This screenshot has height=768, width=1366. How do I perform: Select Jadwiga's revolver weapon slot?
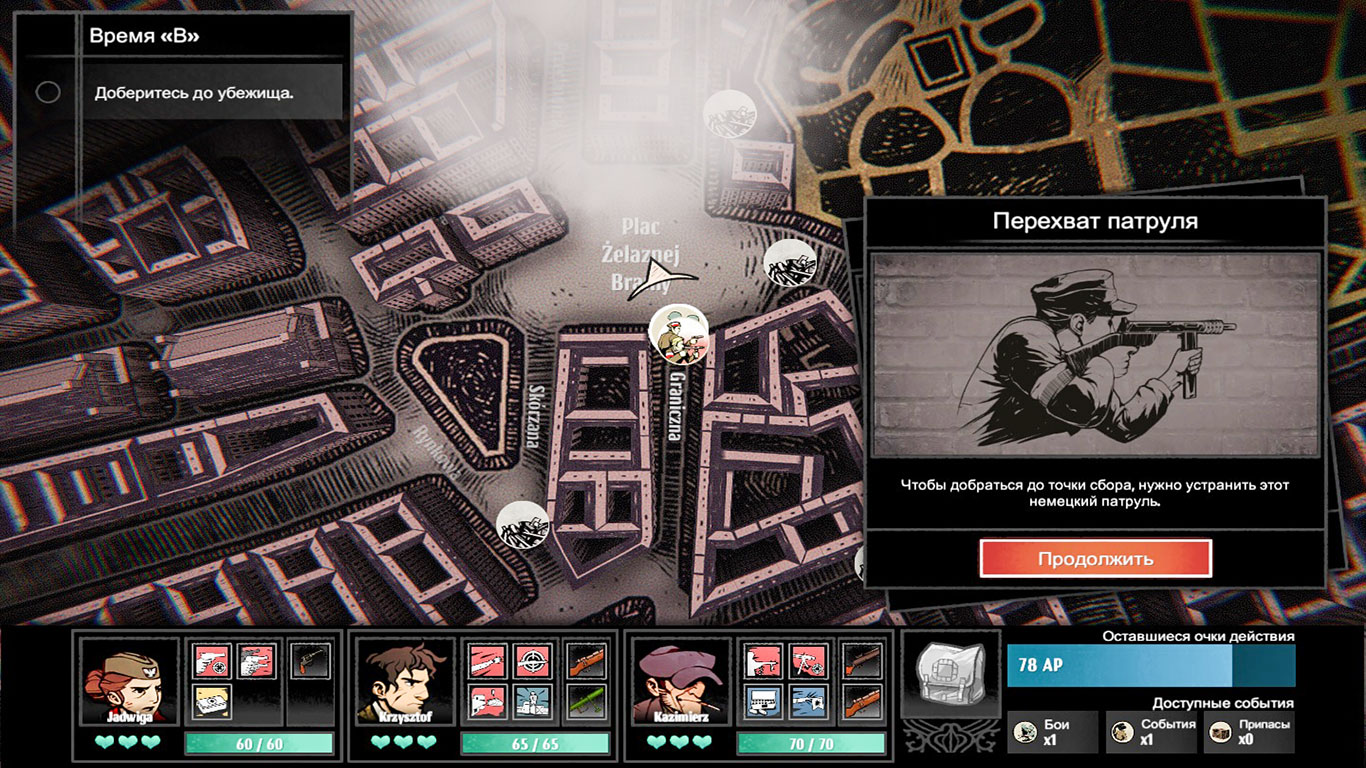309,661
